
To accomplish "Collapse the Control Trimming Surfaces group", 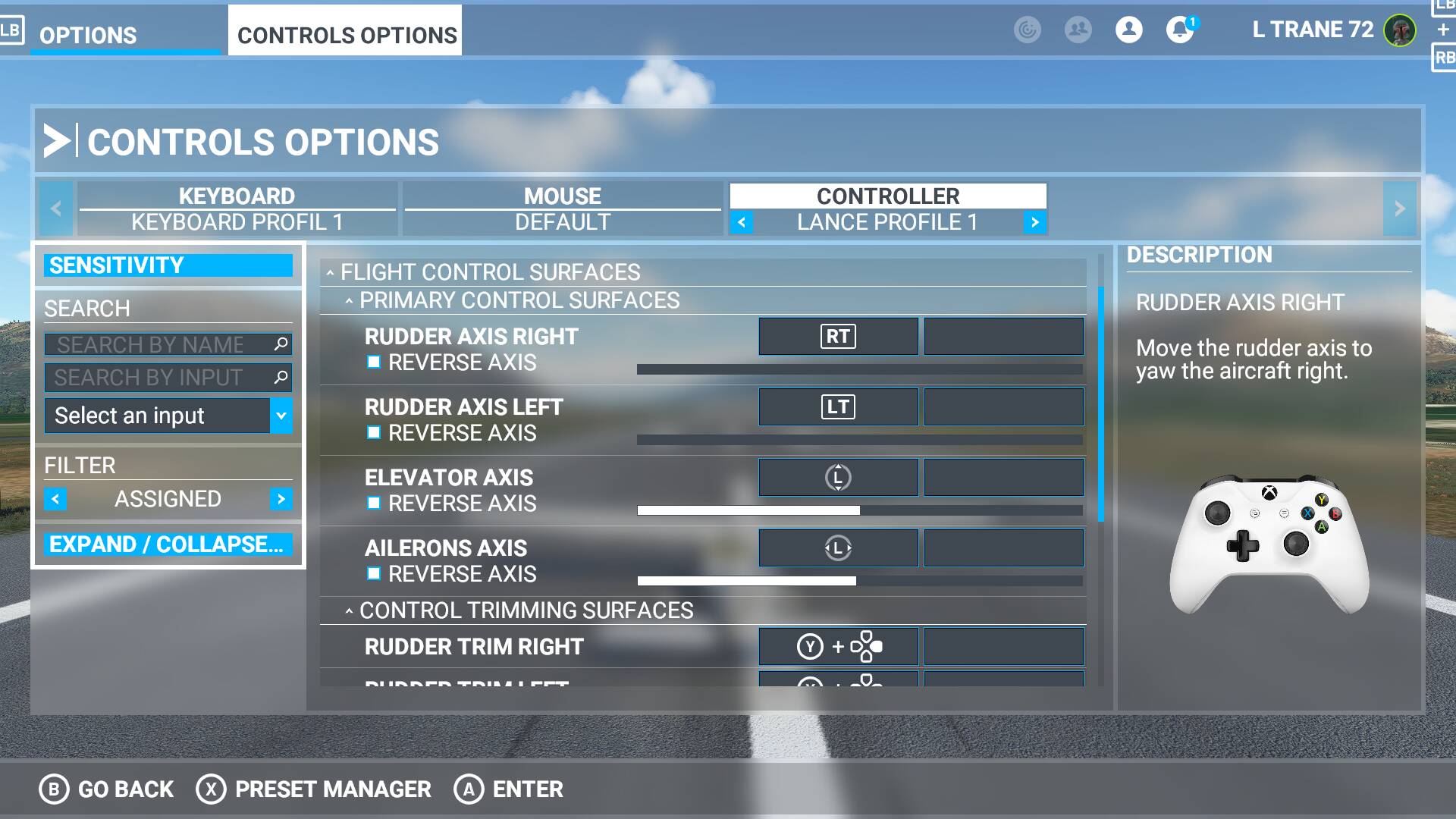I will [x=348, y=610].
